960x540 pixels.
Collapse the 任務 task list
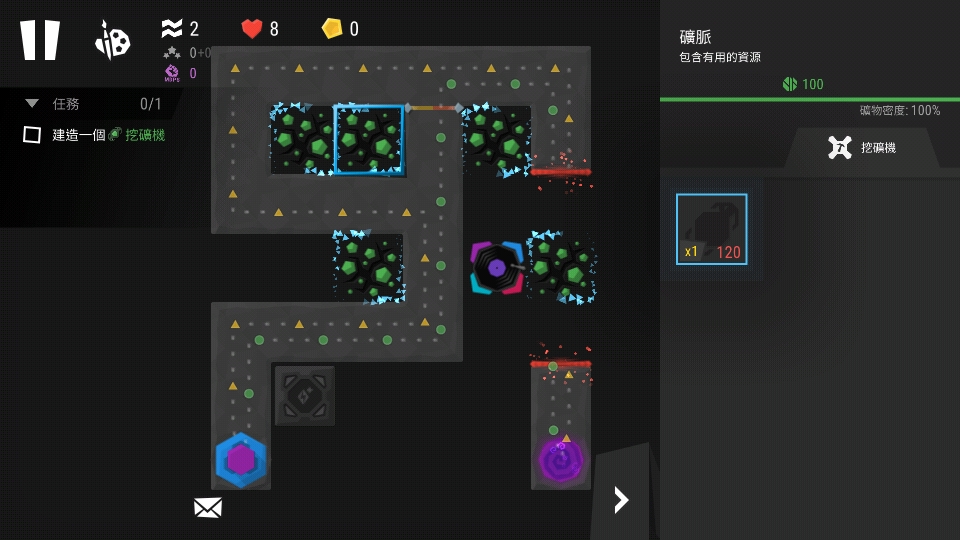tap(32, 103)
